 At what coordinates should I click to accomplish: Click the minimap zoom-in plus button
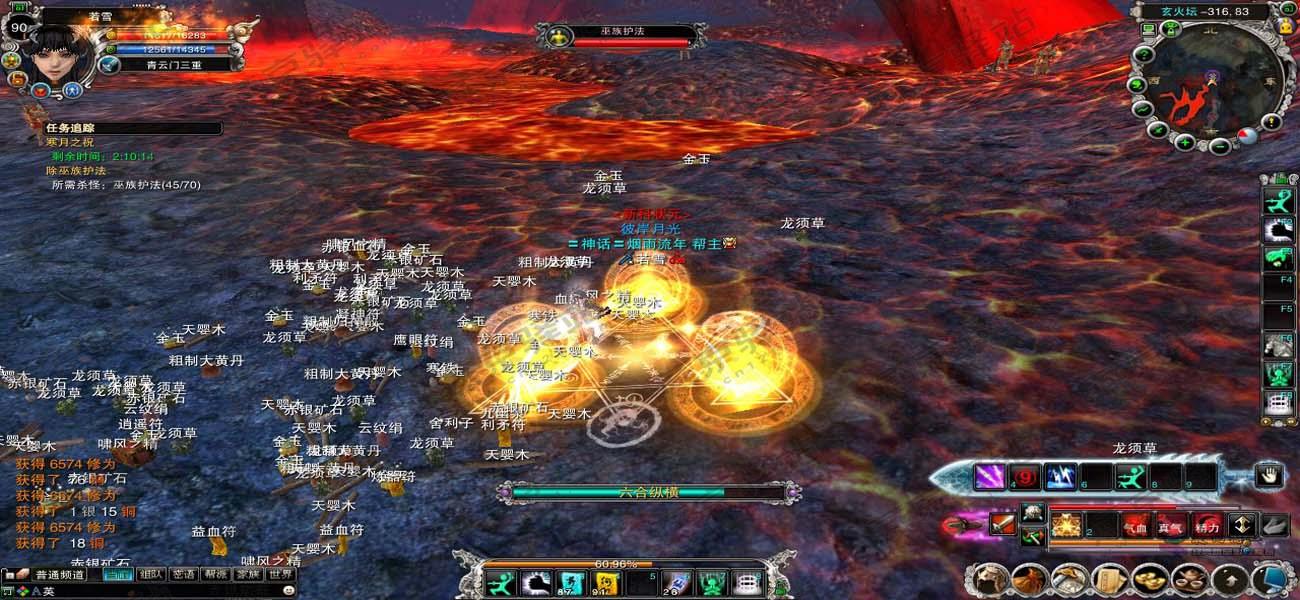tap(1184, 142)
